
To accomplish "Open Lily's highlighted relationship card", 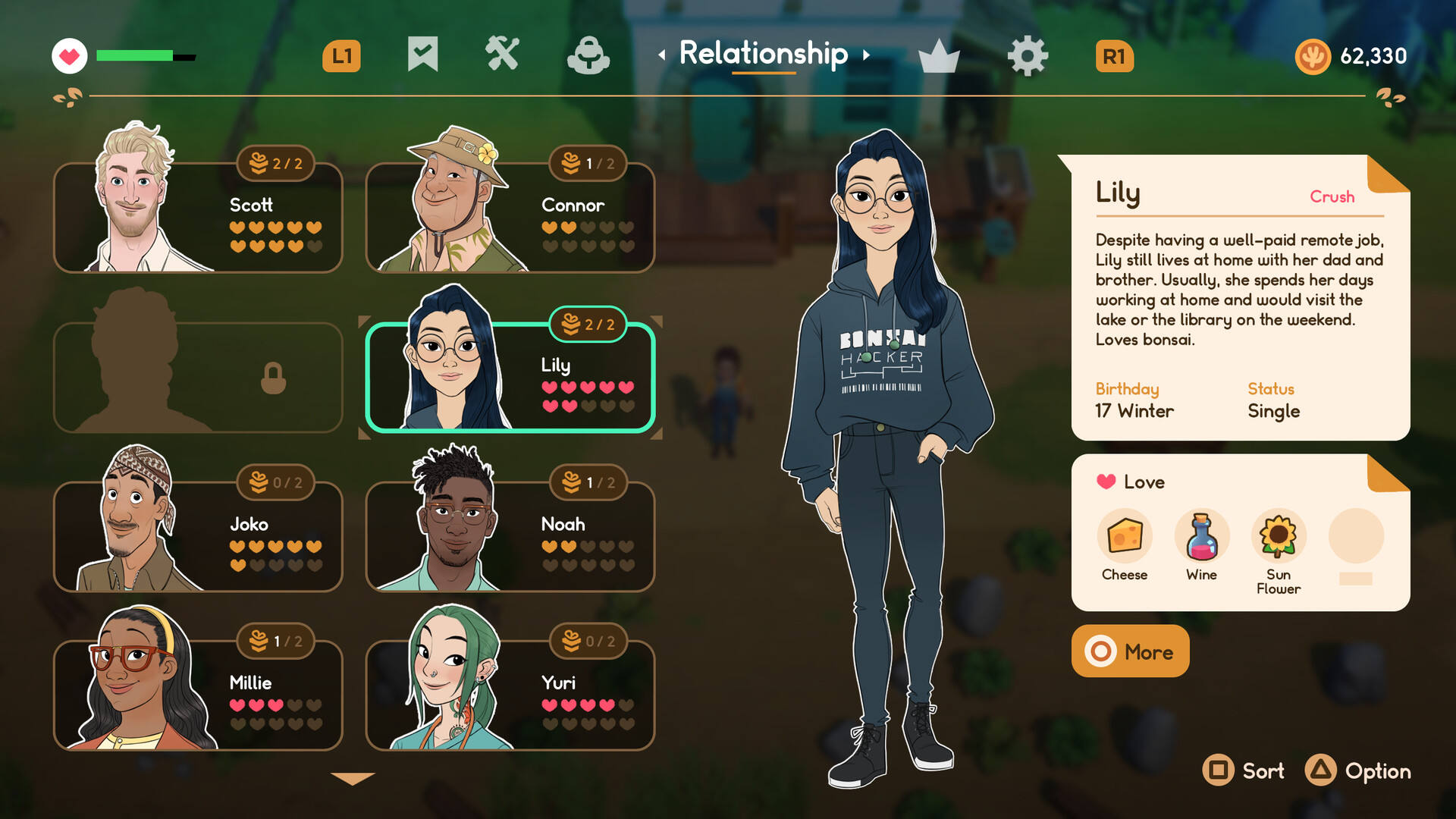I will coord(510,377).
